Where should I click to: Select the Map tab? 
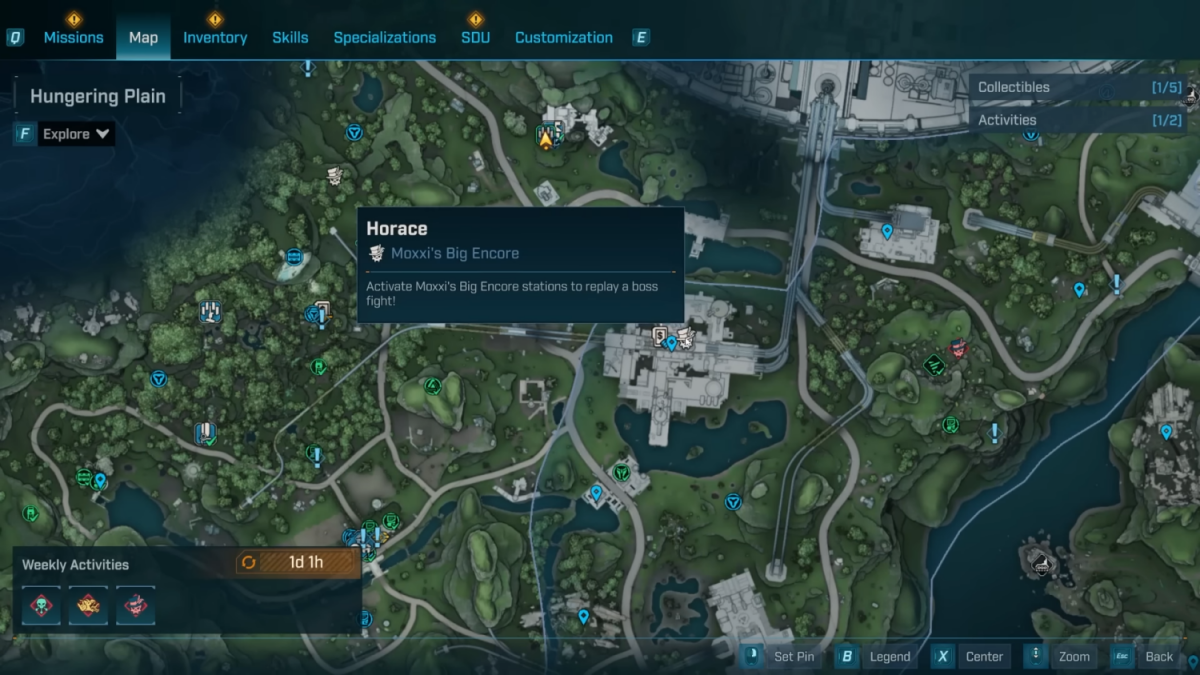tap(143, 38)
